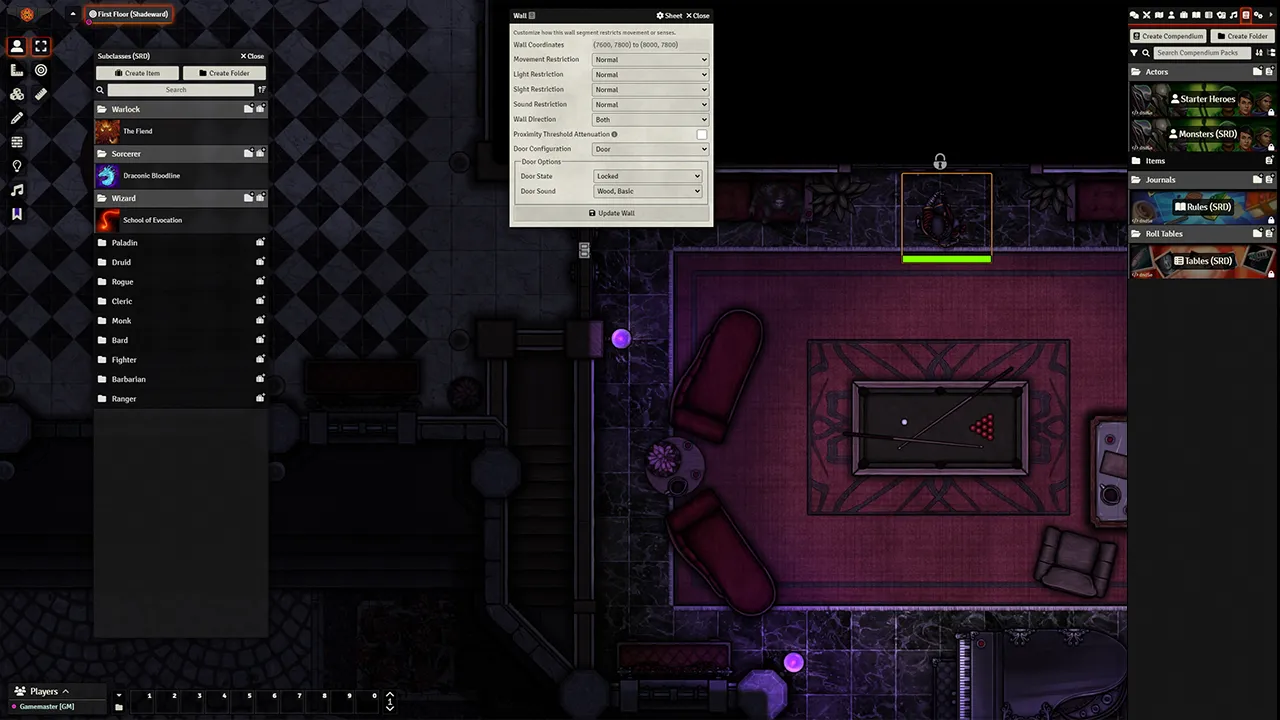Open the Draconic Bloodline entry

point(150,176)
